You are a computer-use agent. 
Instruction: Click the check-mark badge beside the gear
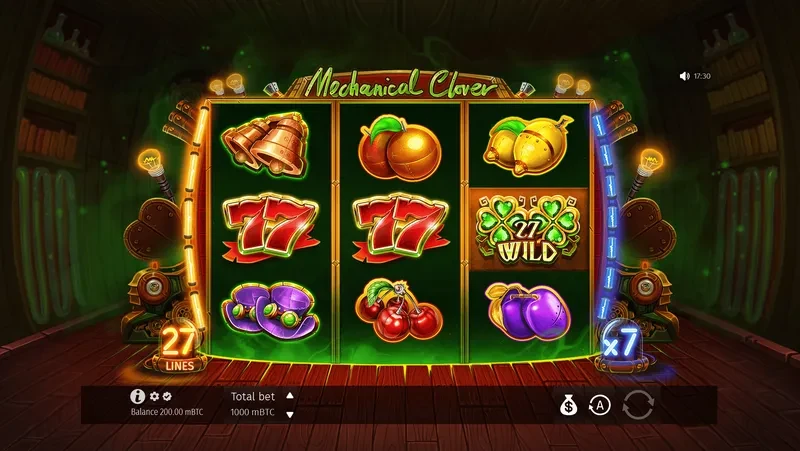click(x=168, y=397)
